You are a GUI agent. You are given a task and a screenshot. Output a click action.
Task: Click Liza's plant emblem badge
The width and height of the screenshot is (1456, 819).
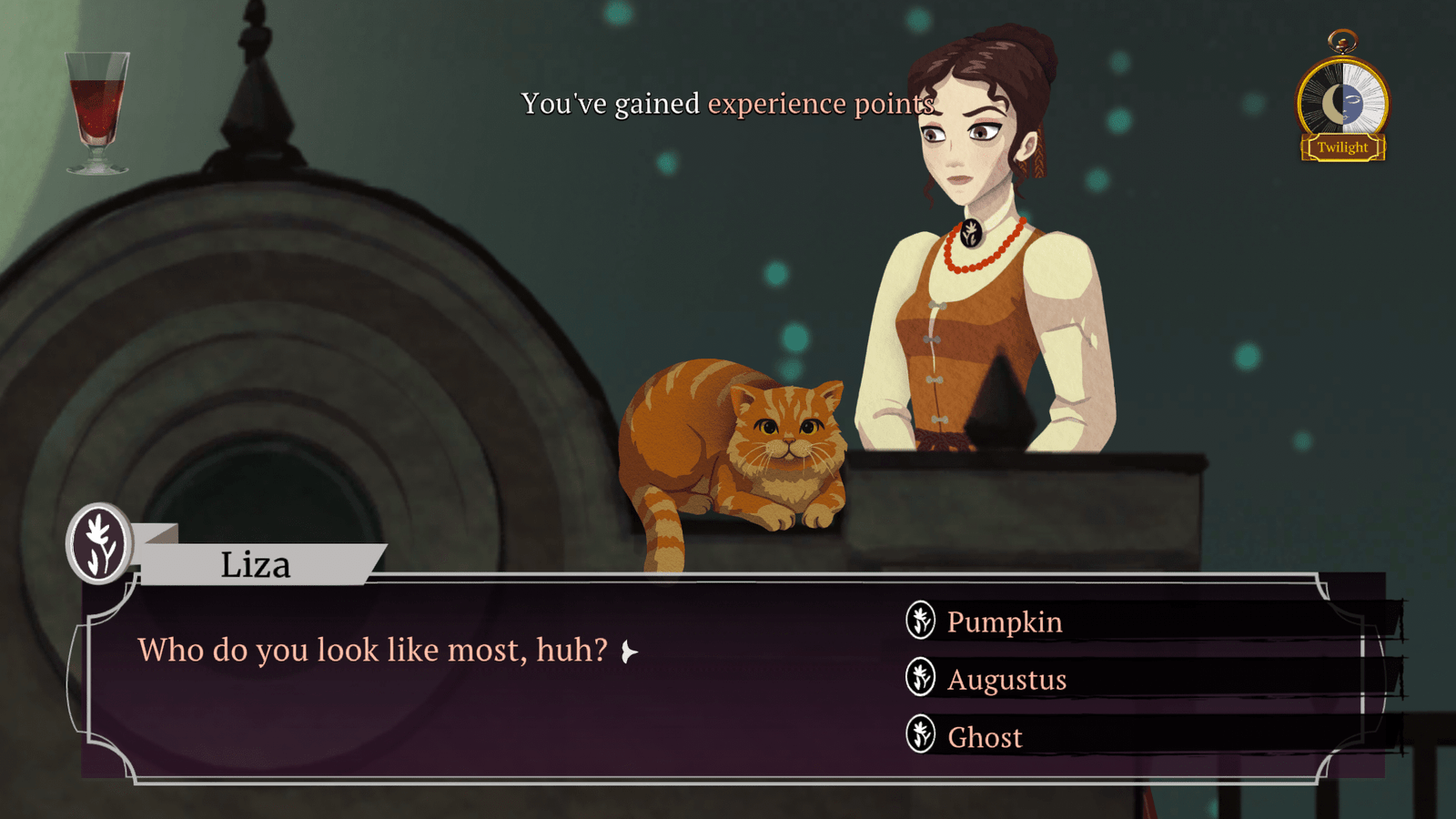click(100, 543)
